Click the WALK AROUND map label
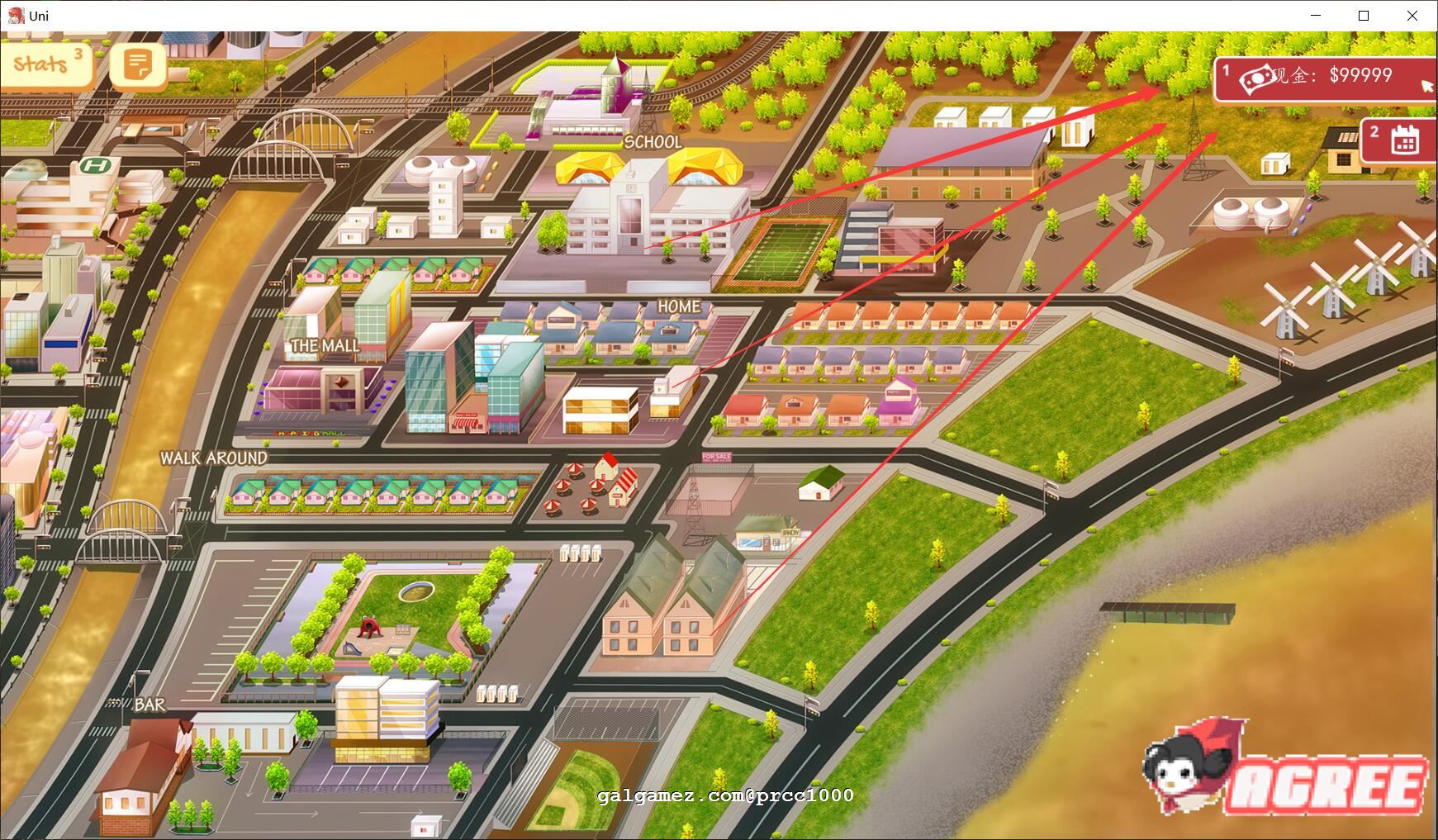 (x=213, y=457)
